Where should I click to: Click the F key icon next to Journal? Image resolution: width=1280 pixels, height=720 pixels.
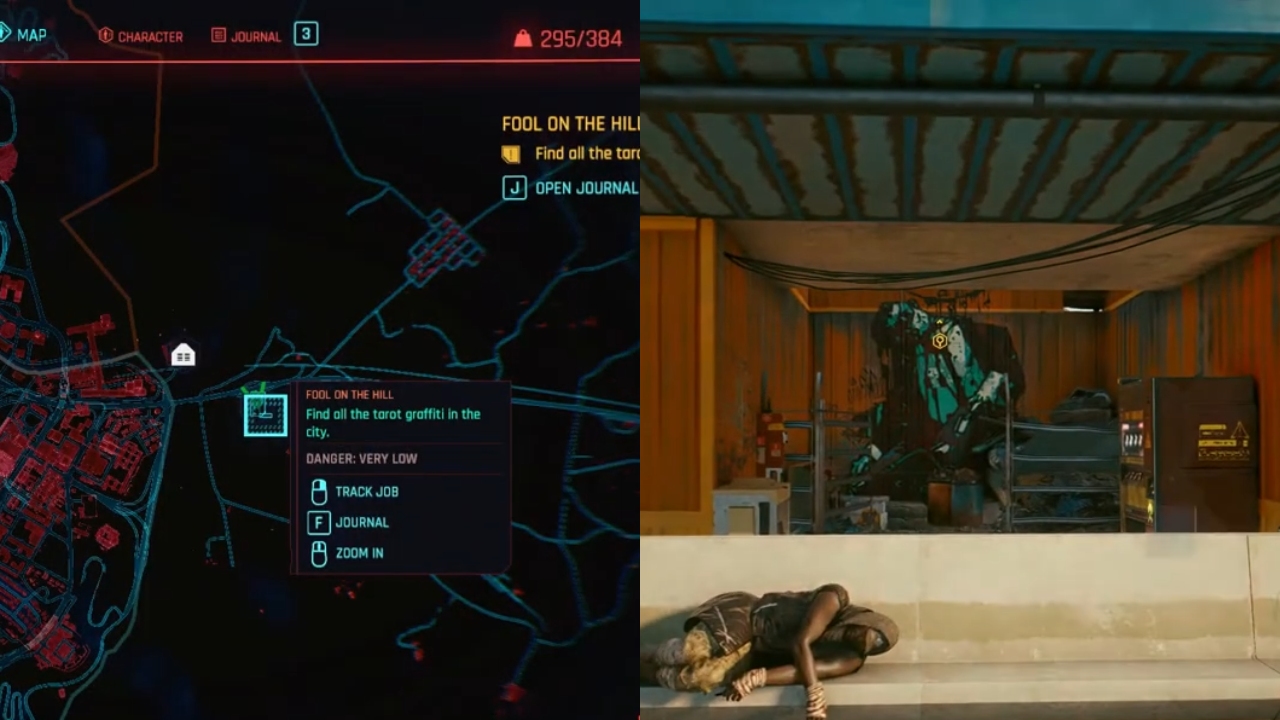coord(318,522)
